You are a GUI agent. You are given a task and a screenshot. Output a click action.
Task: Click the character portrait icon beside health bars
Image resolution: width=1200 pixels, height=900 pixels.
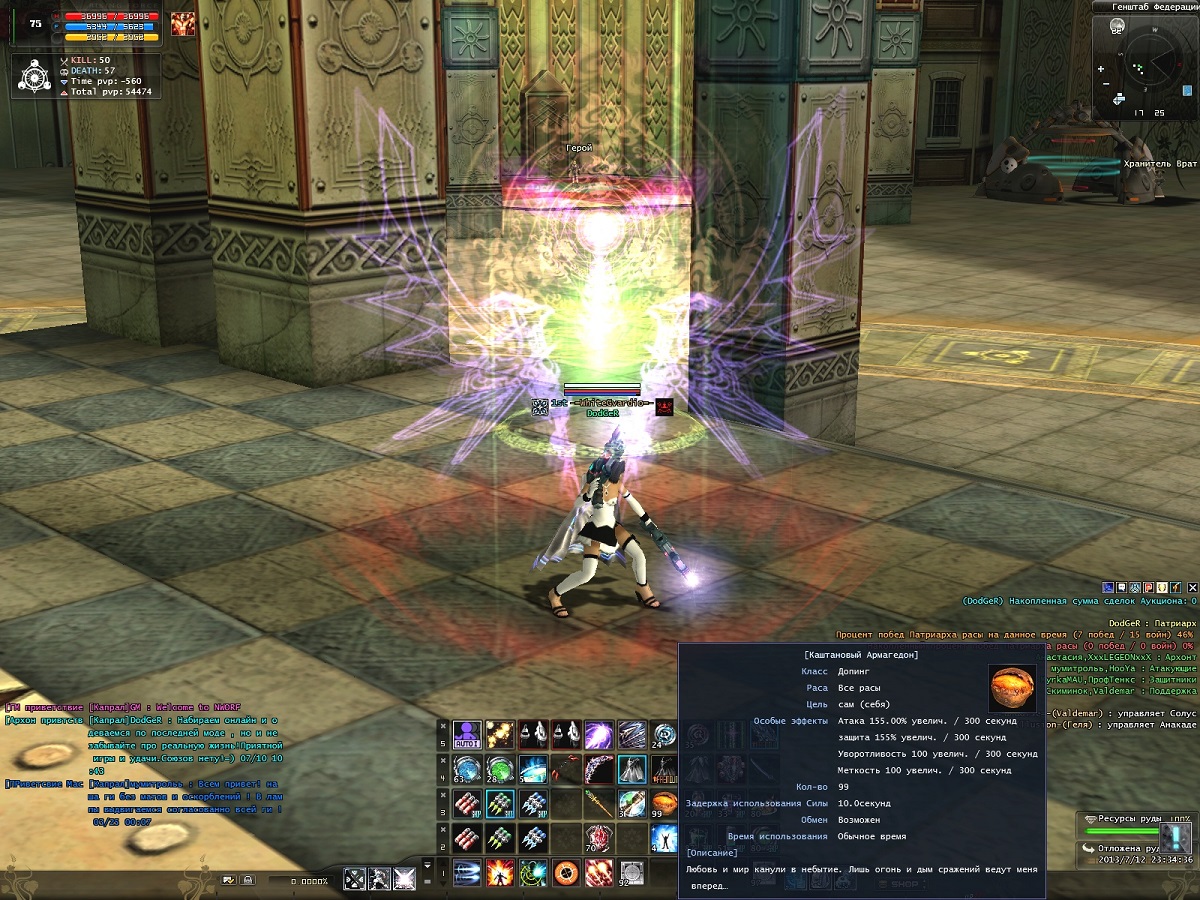pos(183,25)
